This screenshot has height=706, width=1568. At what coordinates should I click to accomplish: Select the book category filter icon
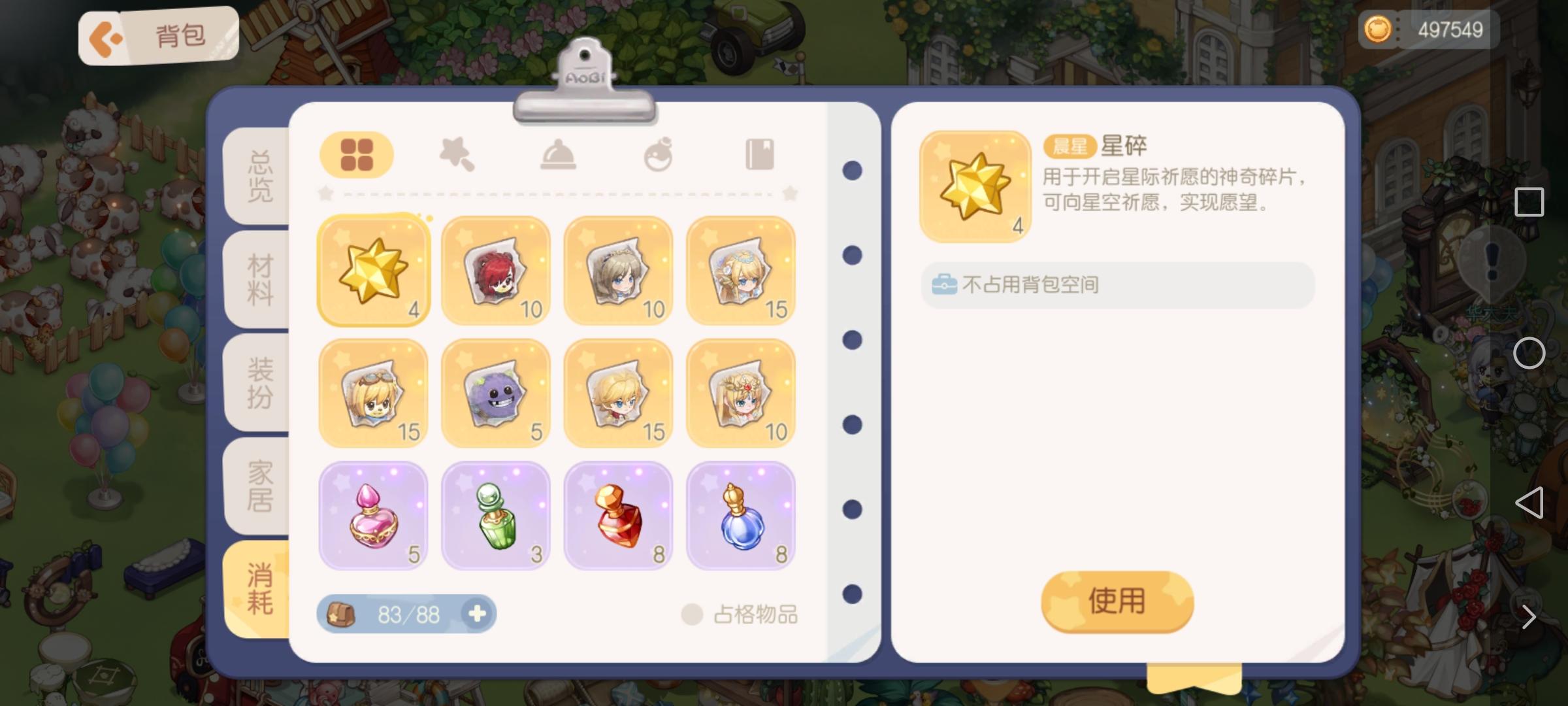pyautogui.click(x=758, y=154)
